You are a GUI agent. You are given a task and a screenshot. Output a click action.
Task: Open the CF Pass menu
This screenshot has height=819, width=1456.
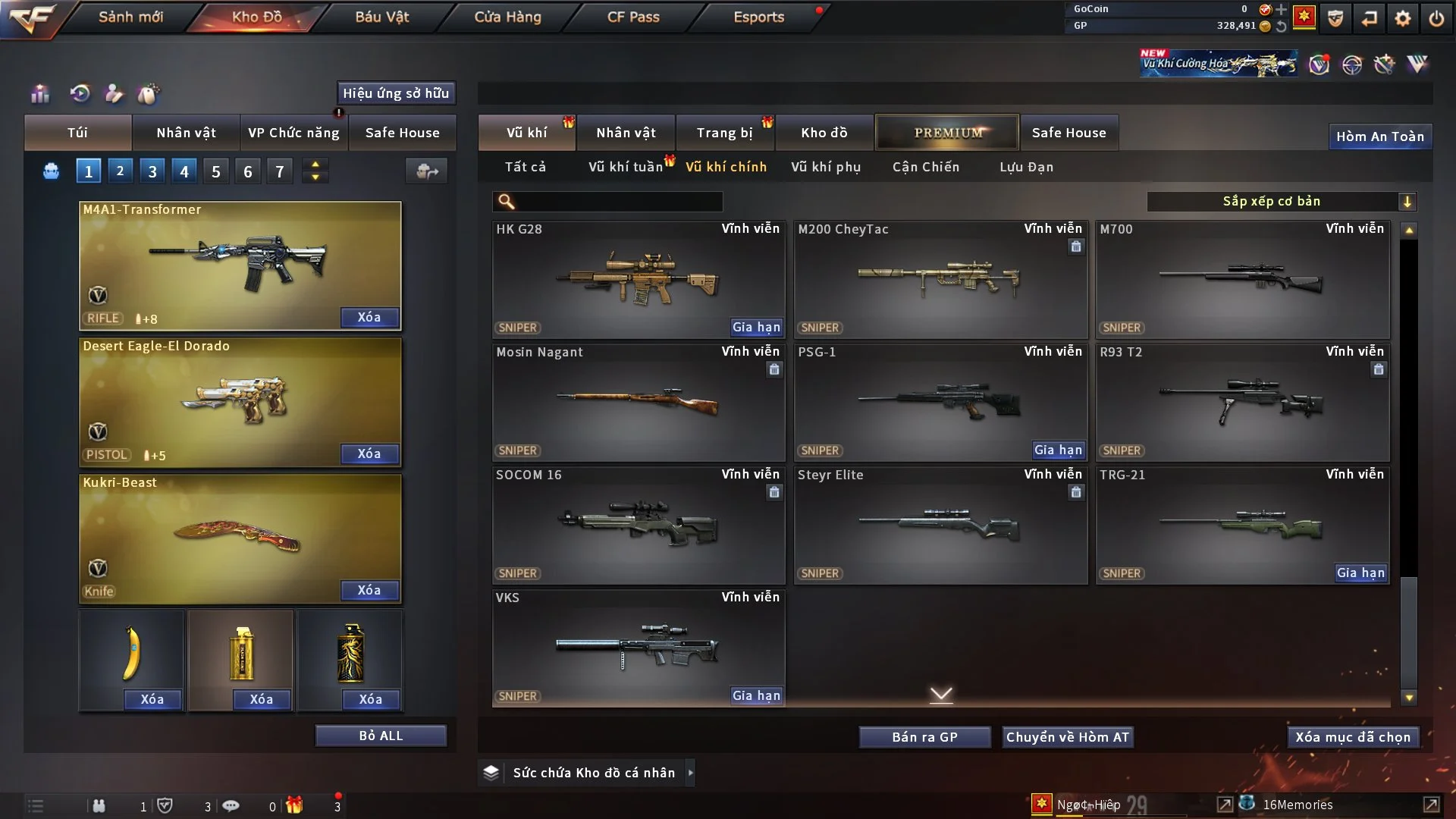coord(633,17)
